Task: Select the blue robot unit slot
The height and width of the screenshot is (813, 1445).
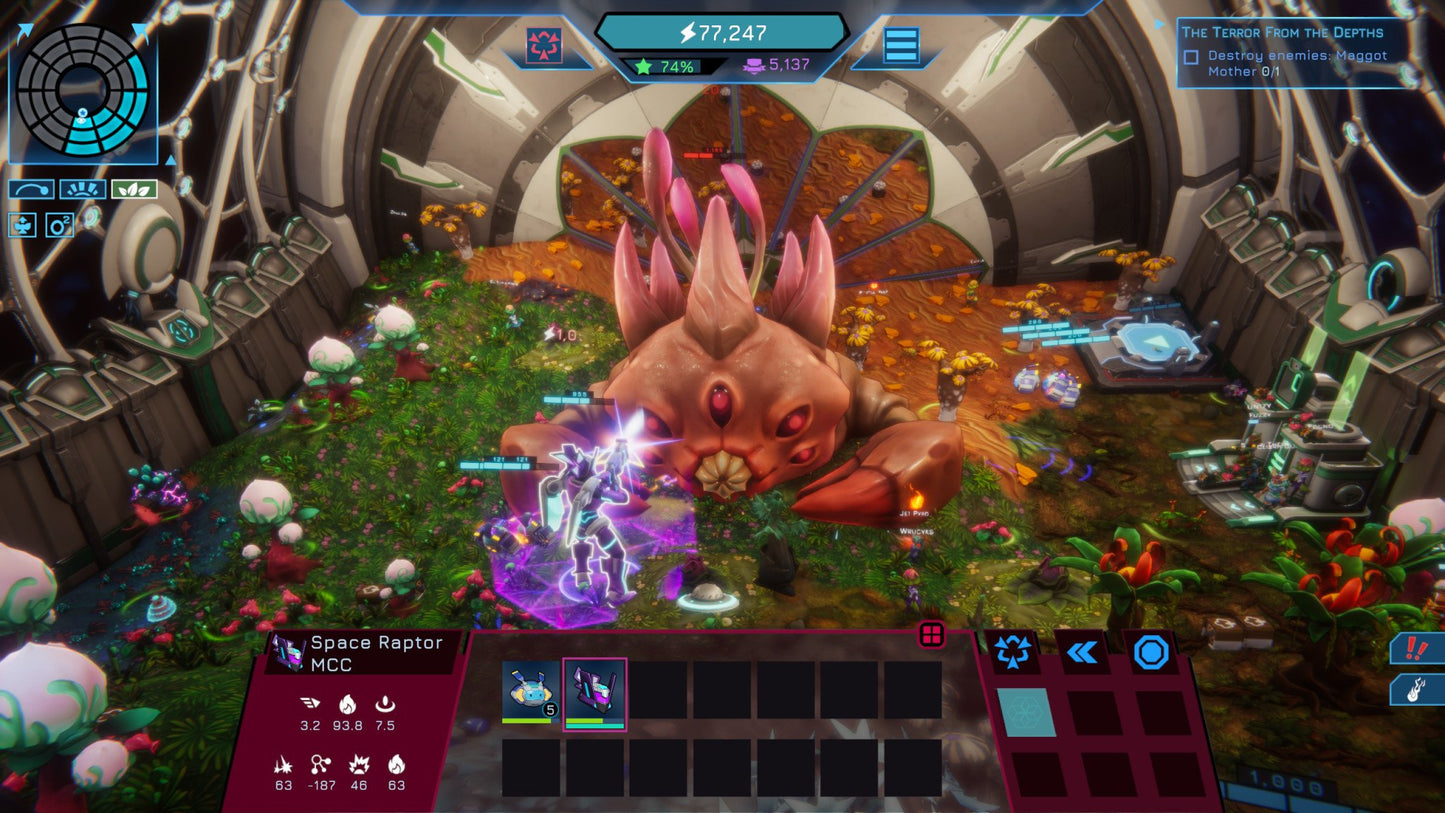Action: [531, 692]
